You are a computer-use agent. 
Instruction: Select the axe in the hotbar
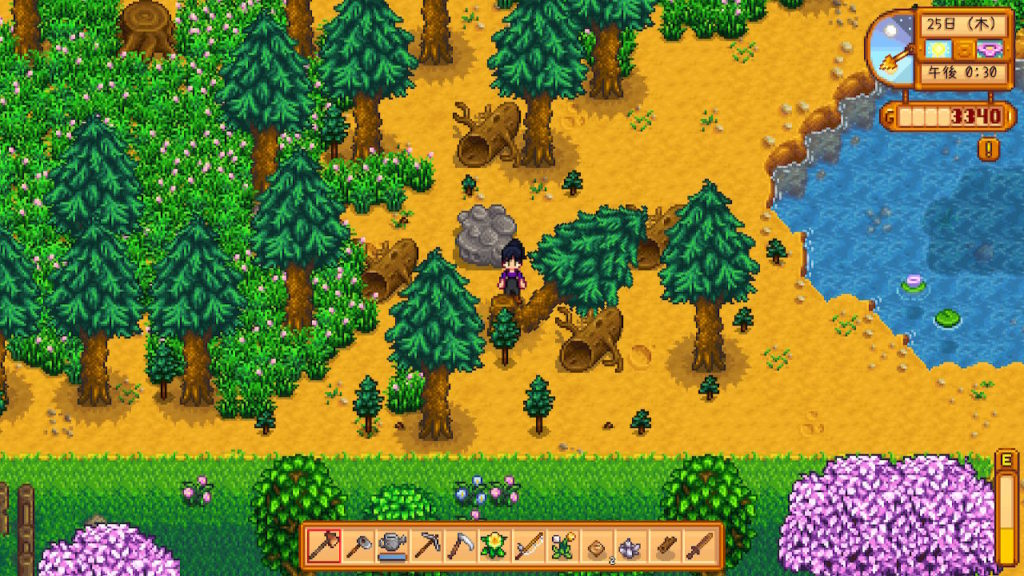[322, 546]
